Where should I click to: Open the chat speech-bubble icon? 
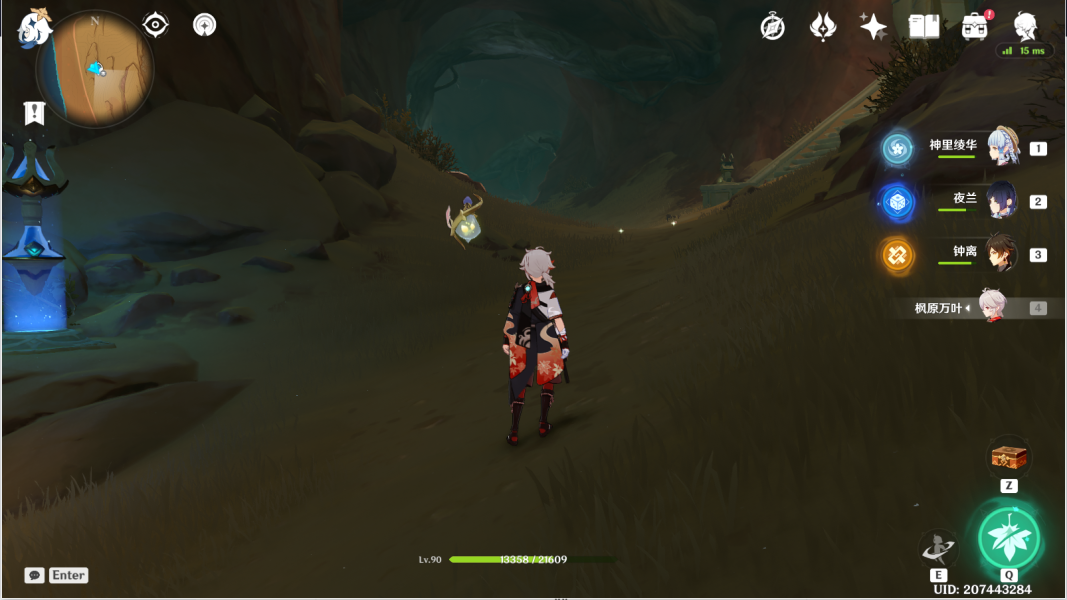[35, 575]
